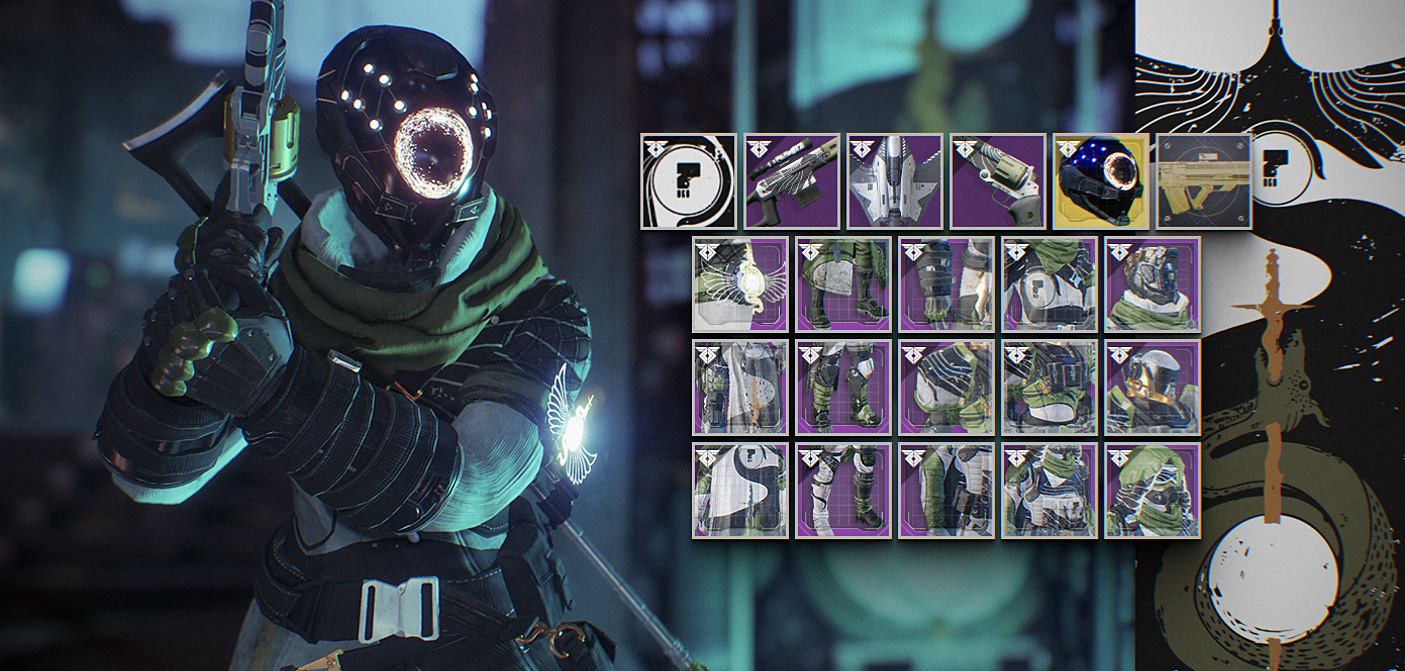Pick the chest armor with Dead Orbit logo
1405x671 pixels.
tap(1049, 284)
